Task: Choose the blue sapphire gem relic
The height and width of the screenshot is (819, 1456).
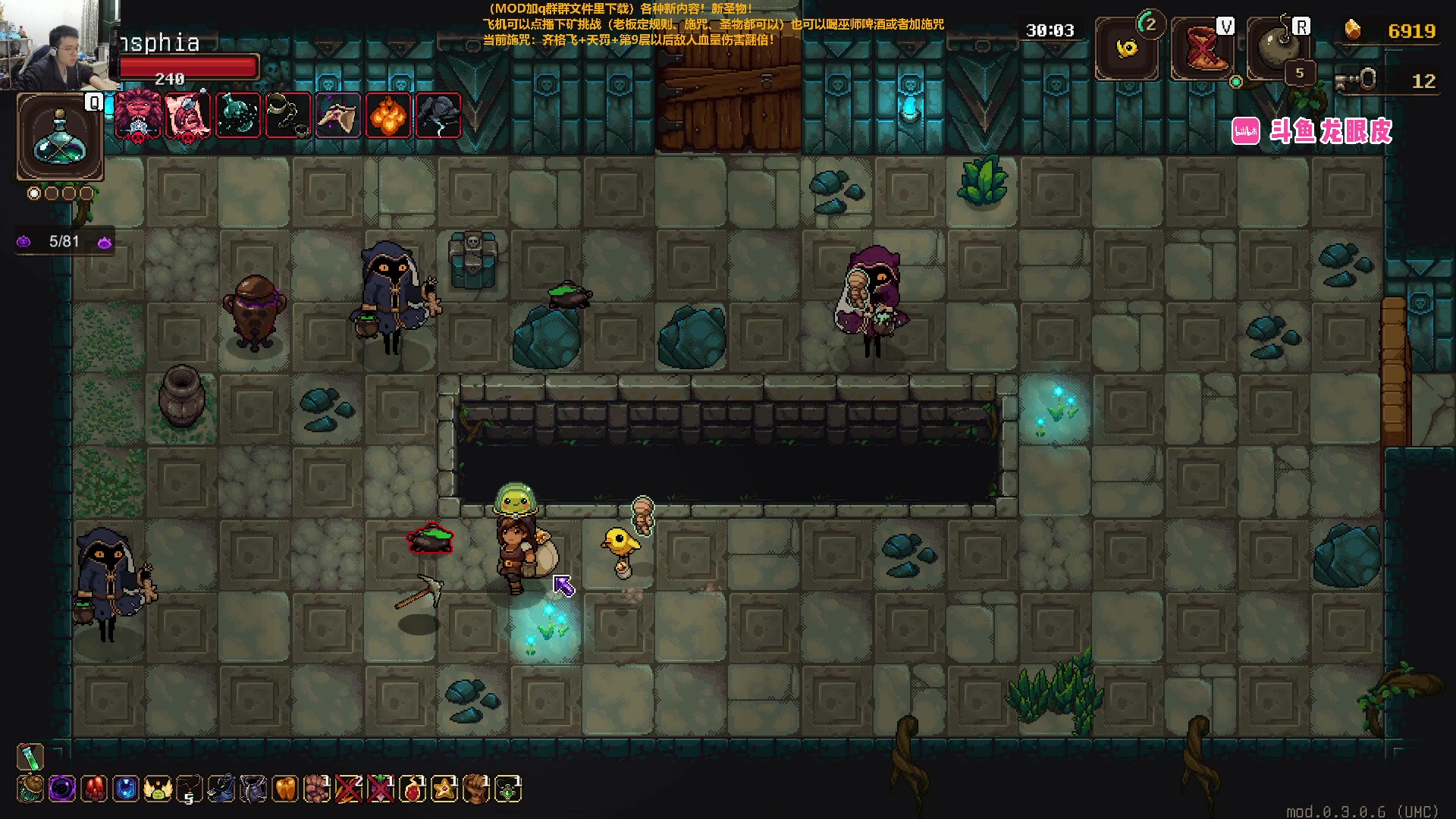Action: tap(126, 789)
